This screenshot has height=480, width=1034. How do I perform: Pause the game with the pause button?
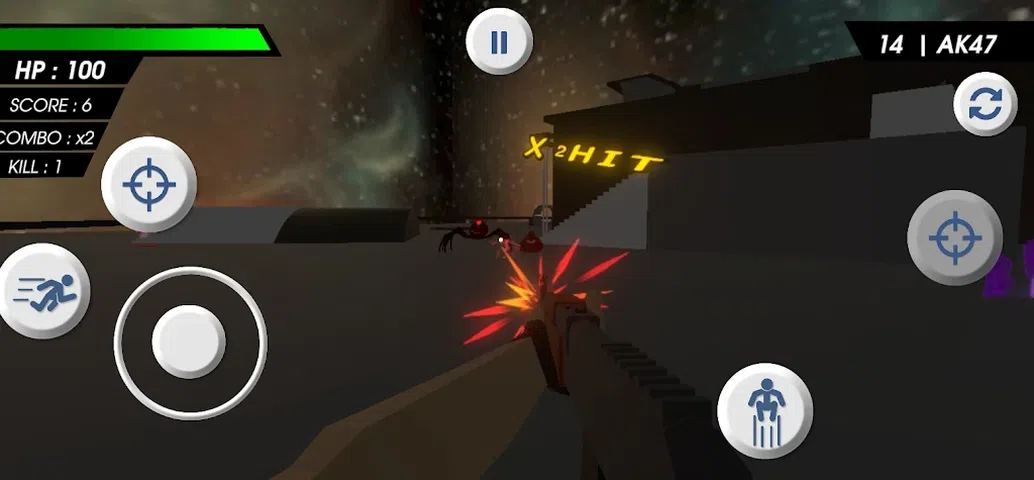(499, 42)
